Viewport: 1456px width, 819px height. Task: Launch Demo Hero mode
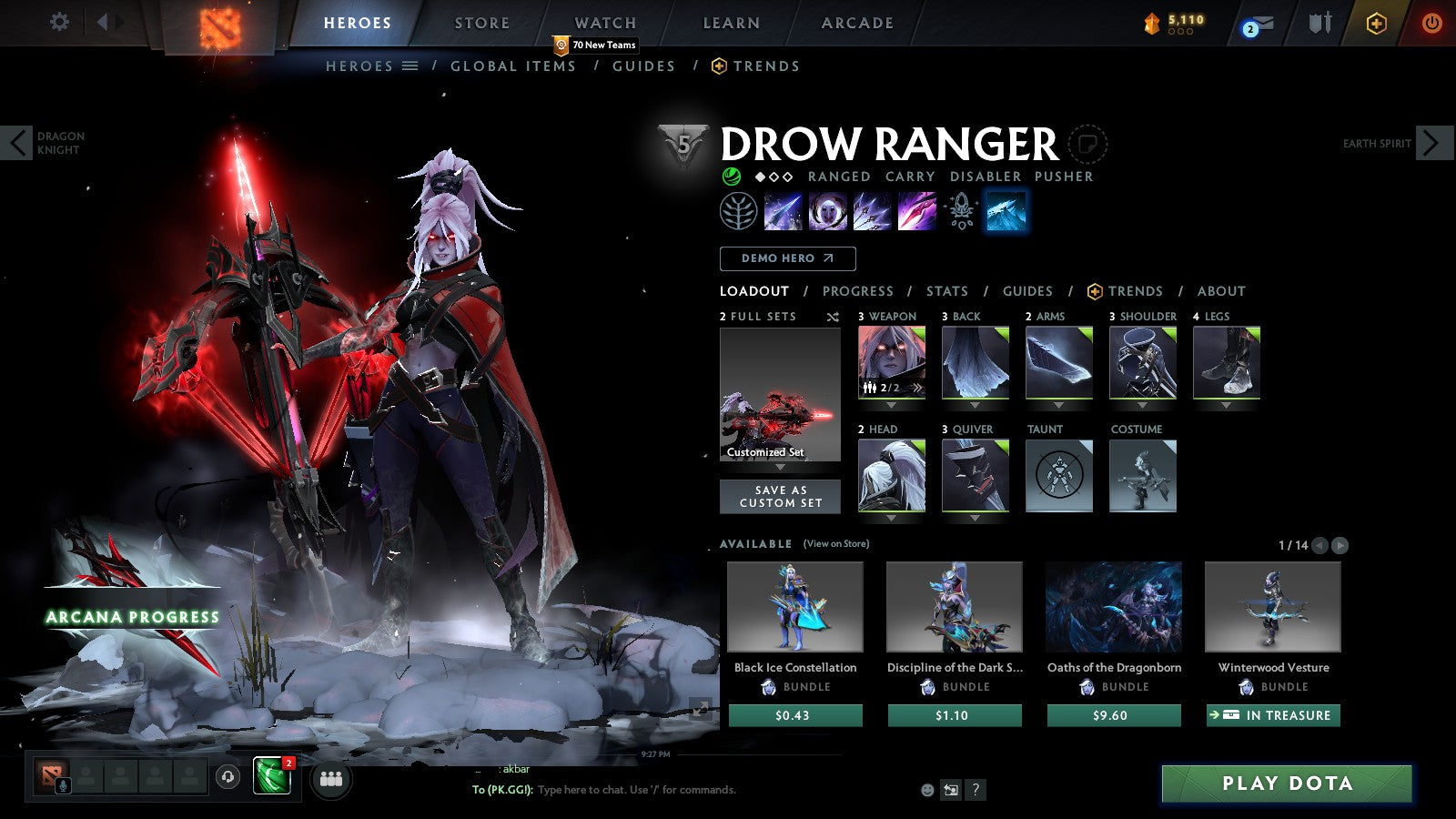[x=787, y=258]
